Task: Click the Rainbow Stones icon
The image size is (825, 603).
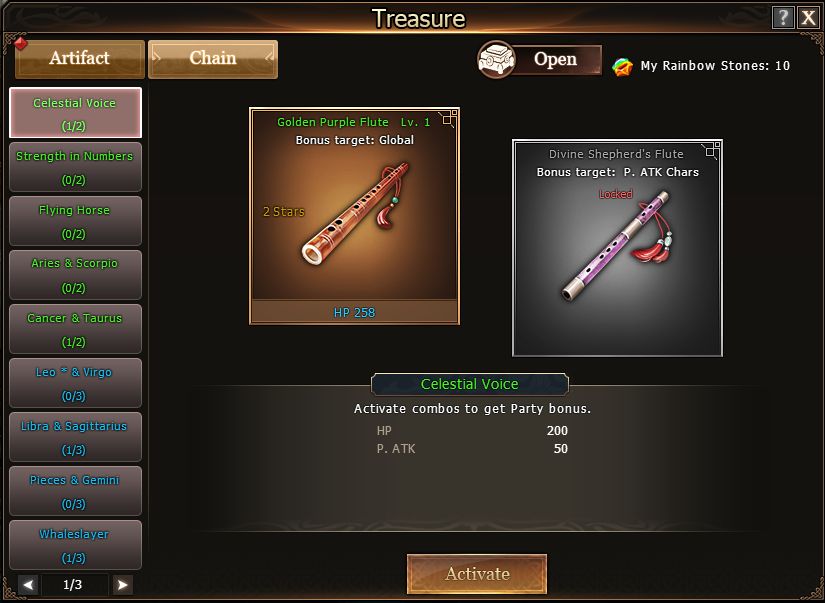Action: point(623,66)
